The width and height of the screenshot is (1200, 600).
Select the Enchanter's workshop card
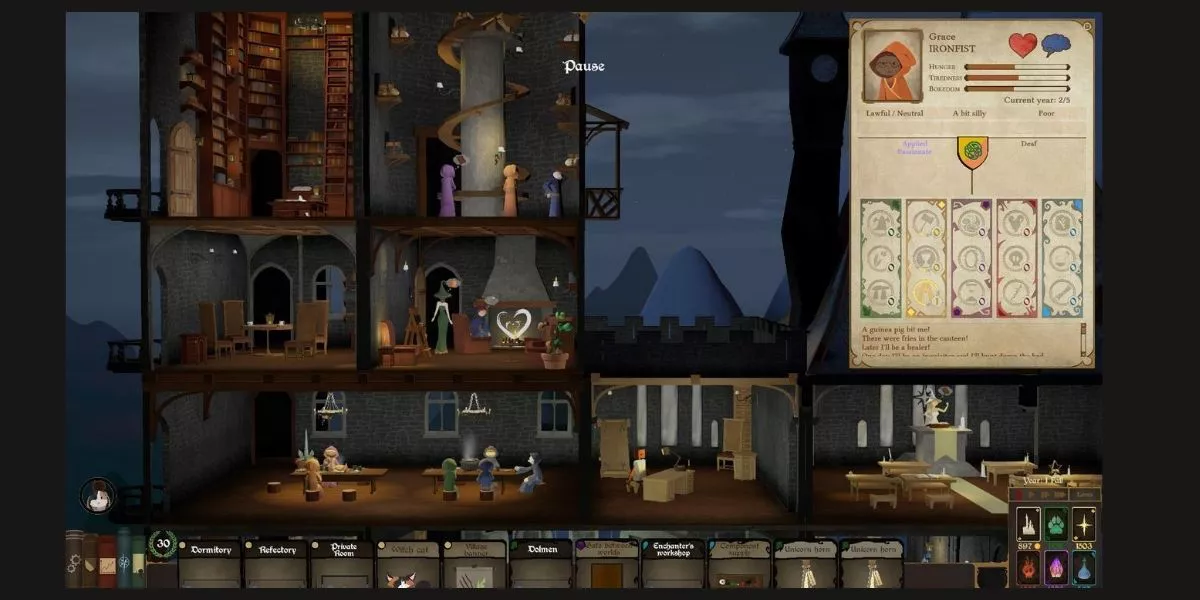[673, 564]
